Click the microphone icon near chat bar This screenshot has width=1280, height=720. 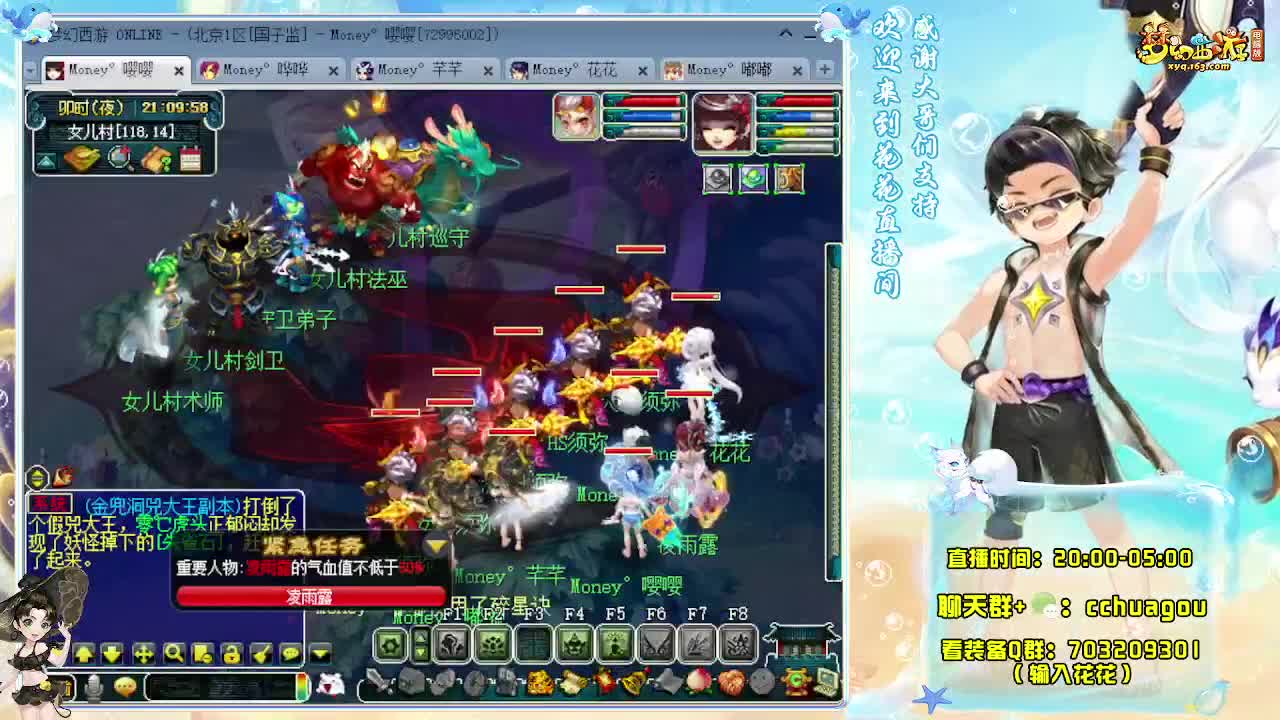[96, 687]
